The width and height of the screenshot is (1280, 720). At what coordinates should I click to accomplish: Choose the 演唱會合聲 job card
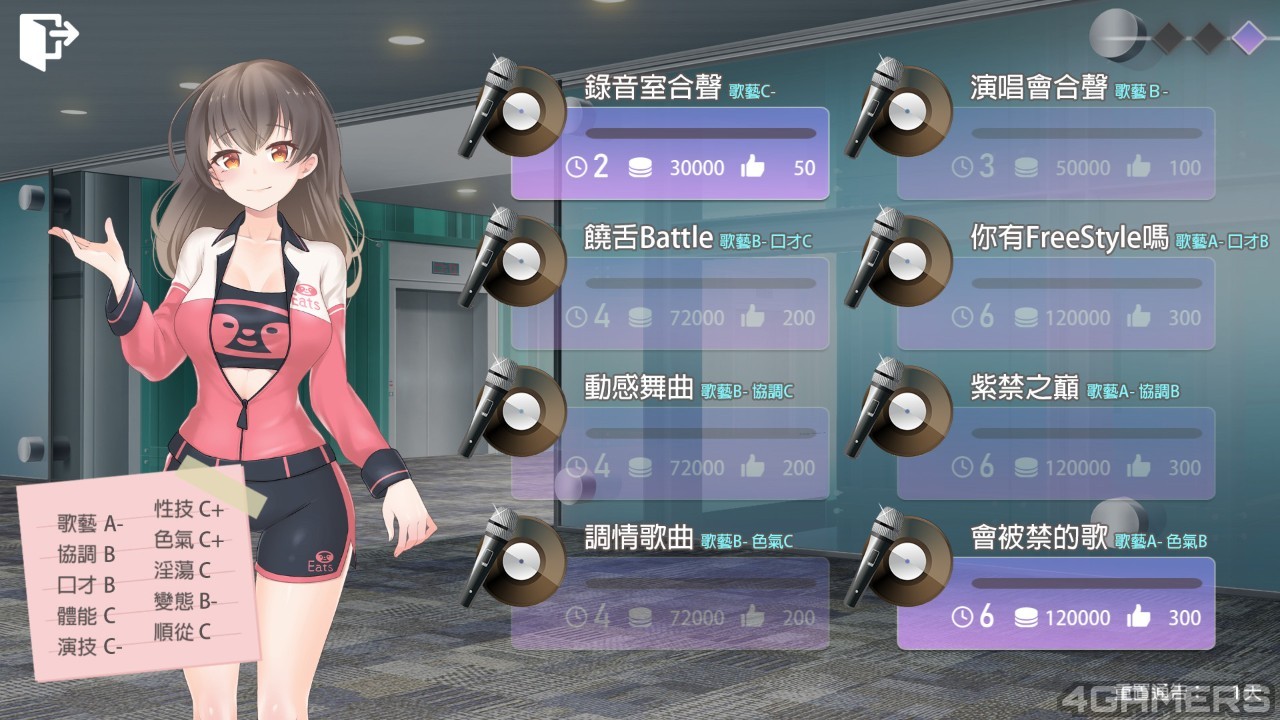coord(1056,153)
